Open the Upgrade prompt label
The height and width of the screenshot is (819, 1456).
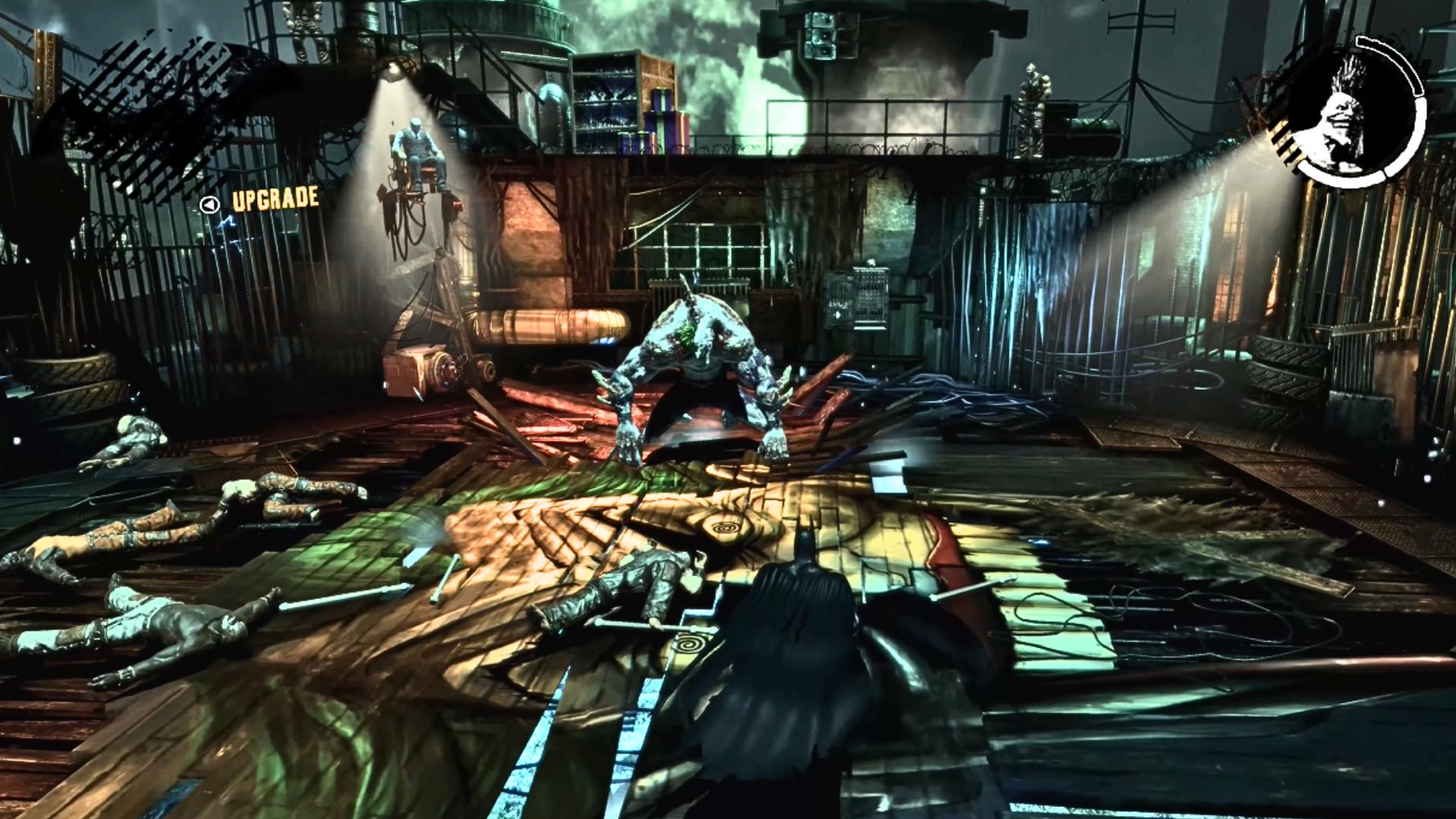[x=275, y=199]
